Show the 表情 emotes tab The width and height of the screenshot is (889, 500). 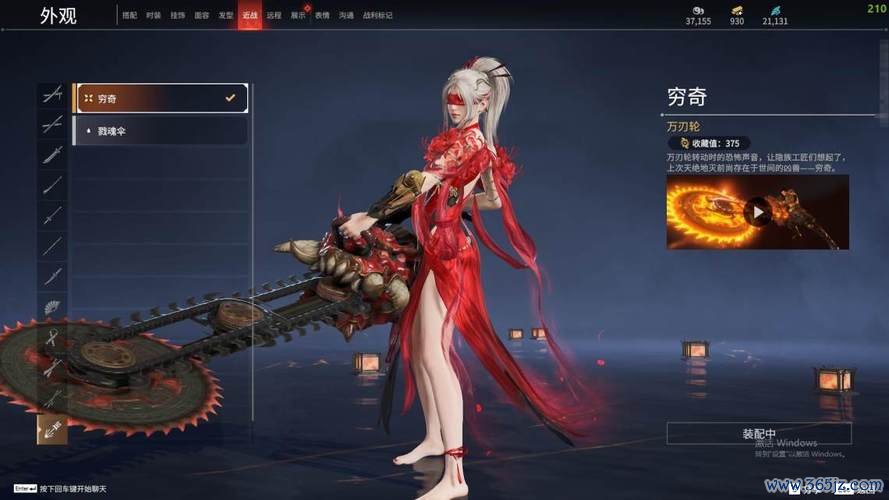[x=322, y=16]
